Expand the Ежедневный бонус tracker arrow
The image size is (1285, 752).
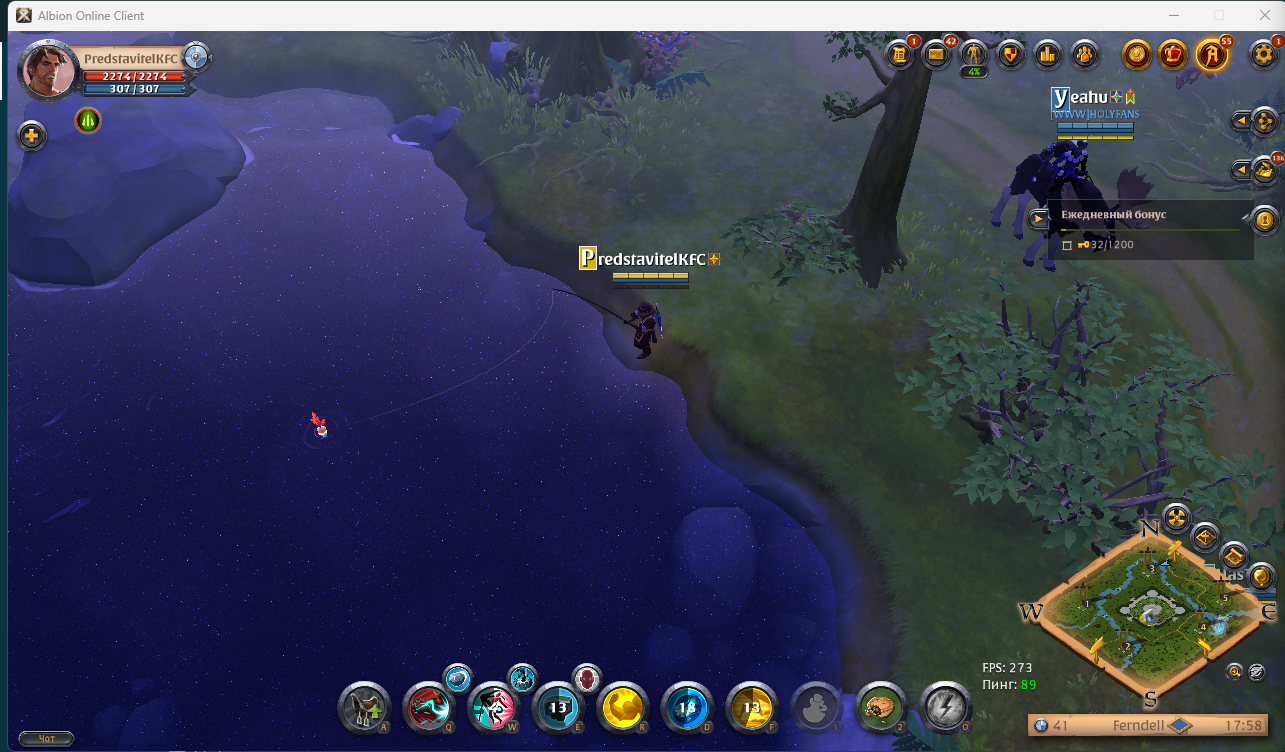coord(1040,217)
